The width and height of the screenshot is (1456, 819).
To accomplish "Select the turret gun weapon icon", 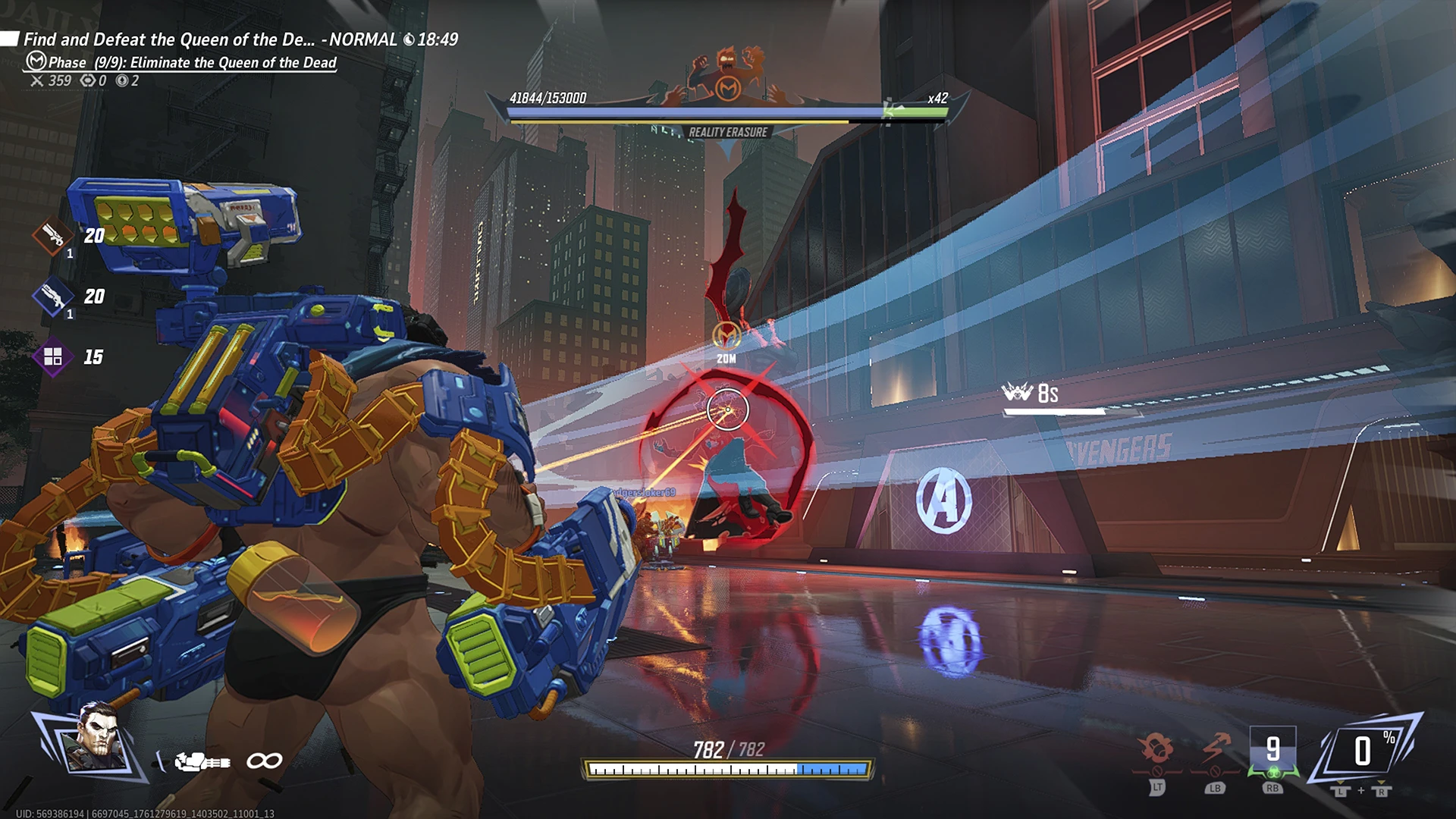I will click(202, 761).
